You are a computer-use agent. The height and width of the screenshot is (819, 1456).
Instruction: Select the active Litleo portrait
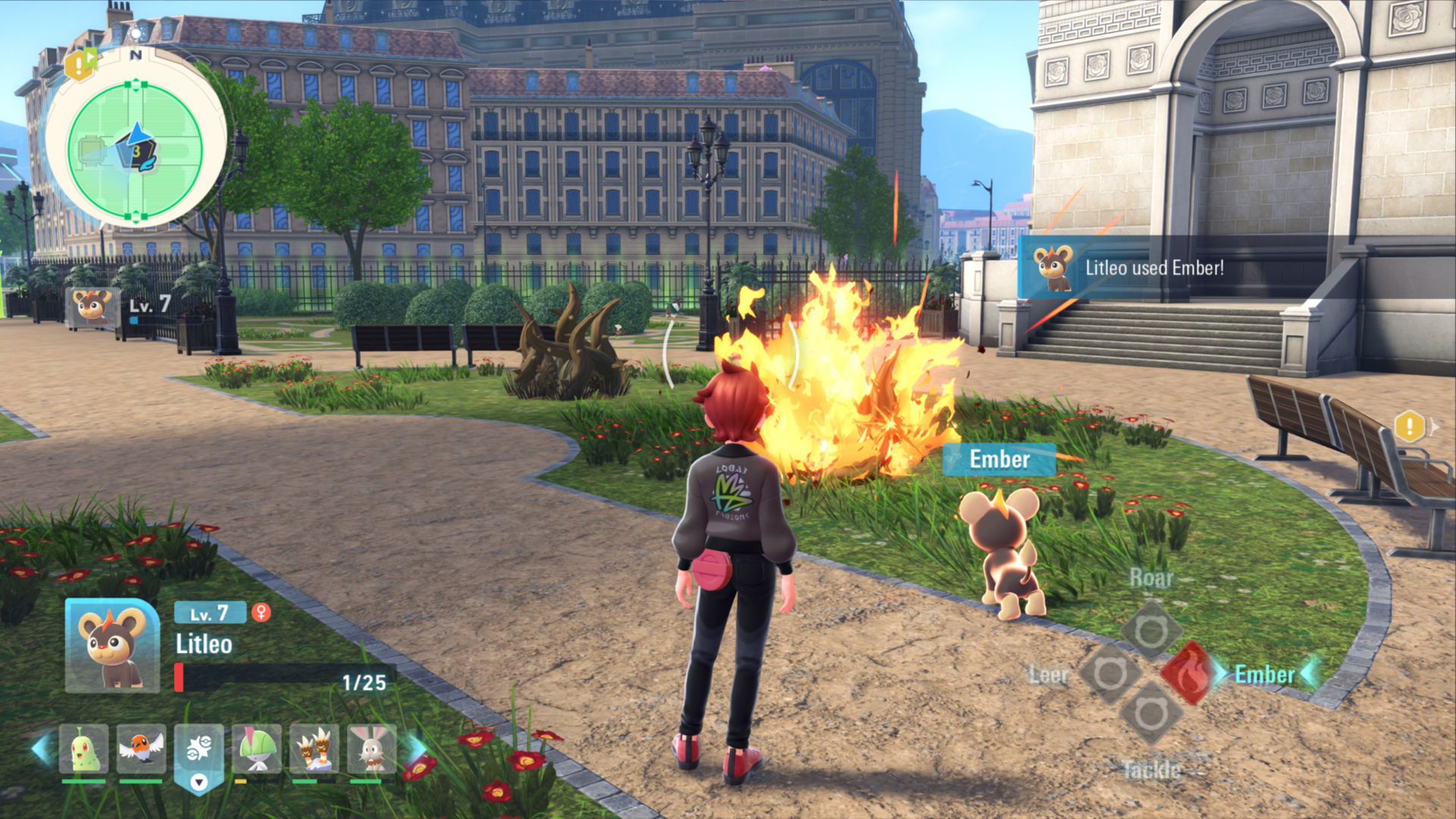(111, 646)
